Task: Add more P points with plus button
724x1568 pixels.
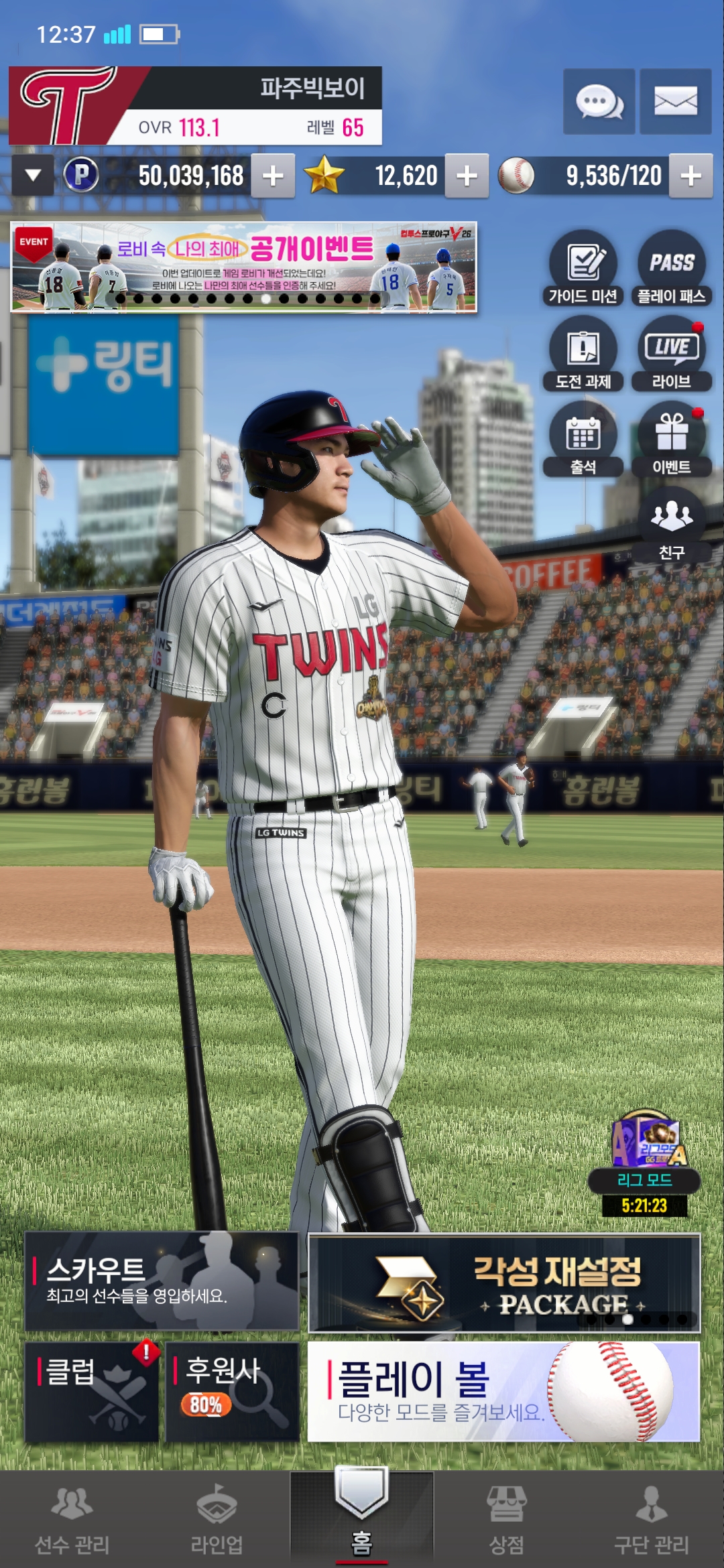Action: pos(273,176)
